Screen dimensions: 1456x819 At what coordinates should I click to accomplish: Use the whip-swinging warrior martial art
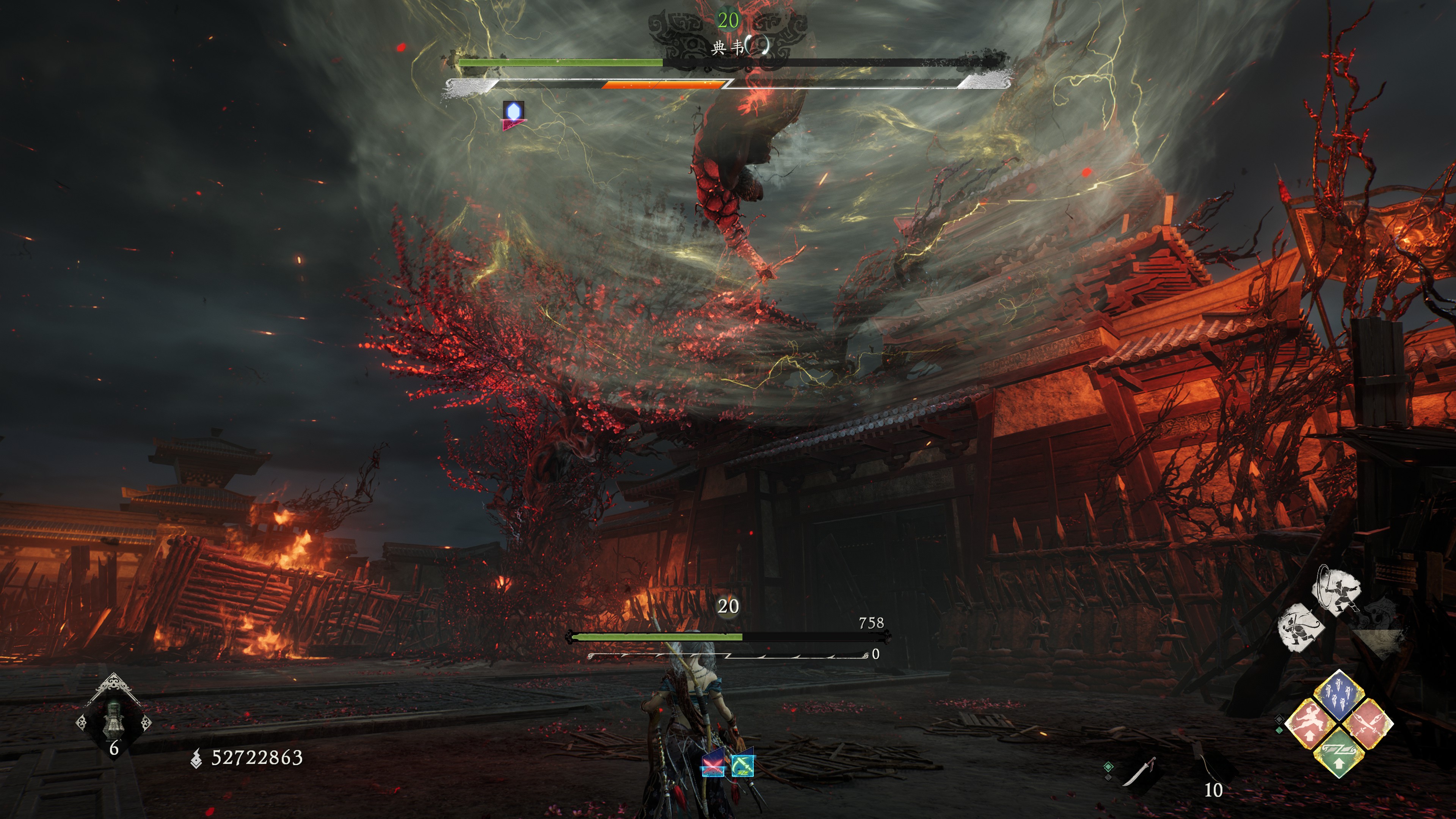pos(1336,591)
